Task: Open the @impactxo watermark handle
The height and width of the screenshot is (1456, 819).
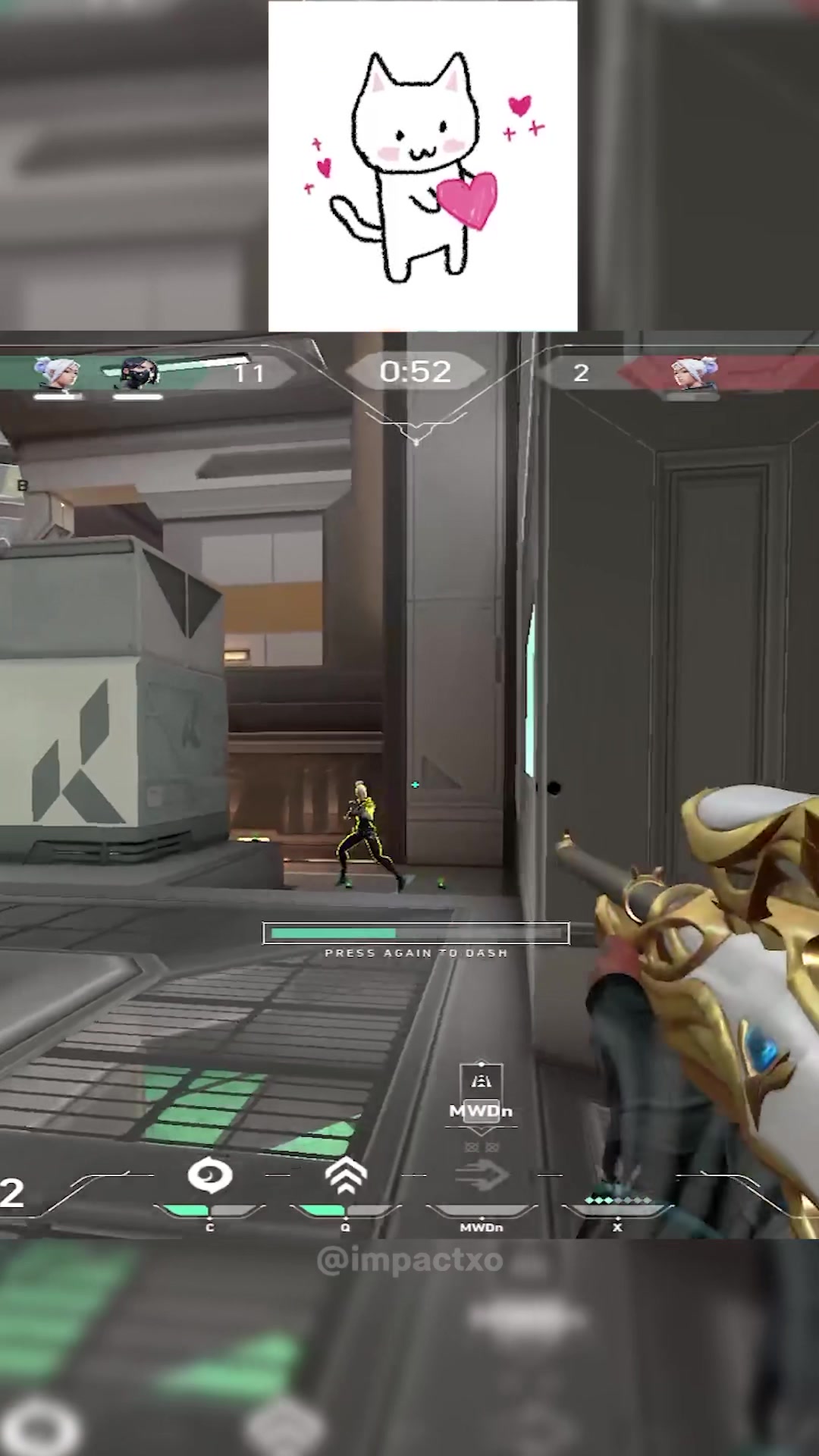Action: tap(409, 1260)
